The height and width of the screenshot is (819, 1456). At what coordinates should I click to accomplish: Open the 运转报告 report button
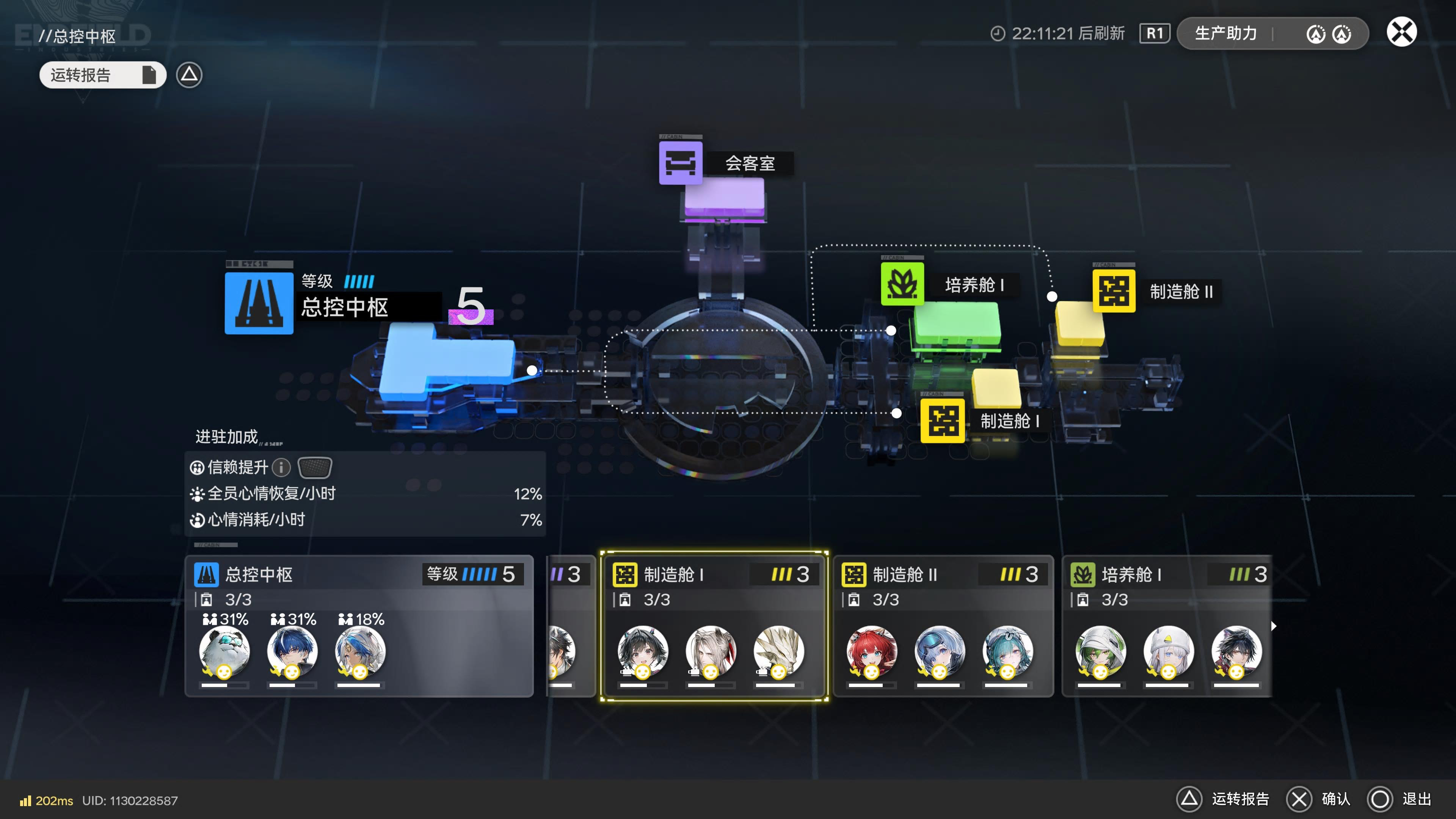[x=102, y=75]
